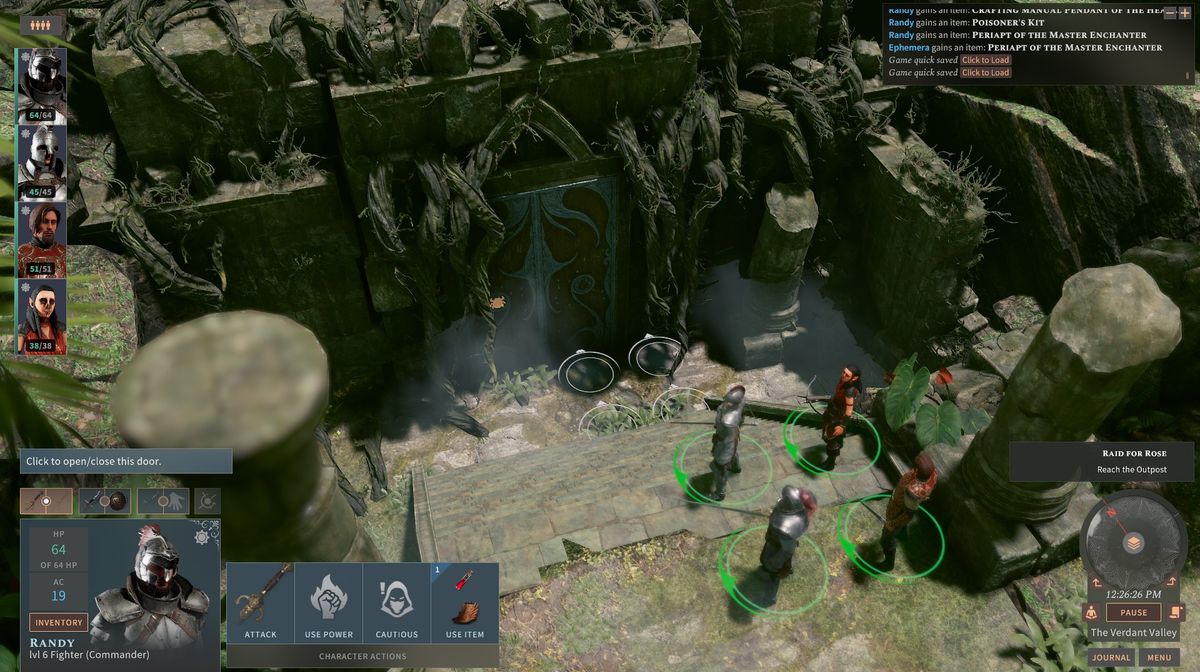
Task: Select the 45/45 party member portrait
Action: pos(42,162)
